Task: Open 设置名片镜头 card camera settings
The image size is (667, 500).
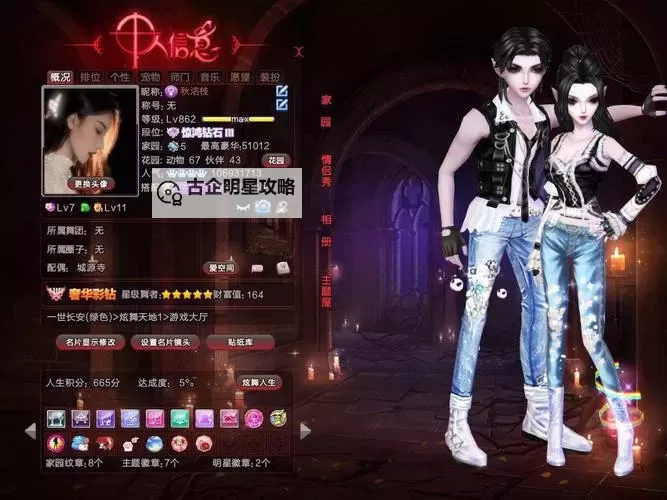Action: tap(165, 342)
